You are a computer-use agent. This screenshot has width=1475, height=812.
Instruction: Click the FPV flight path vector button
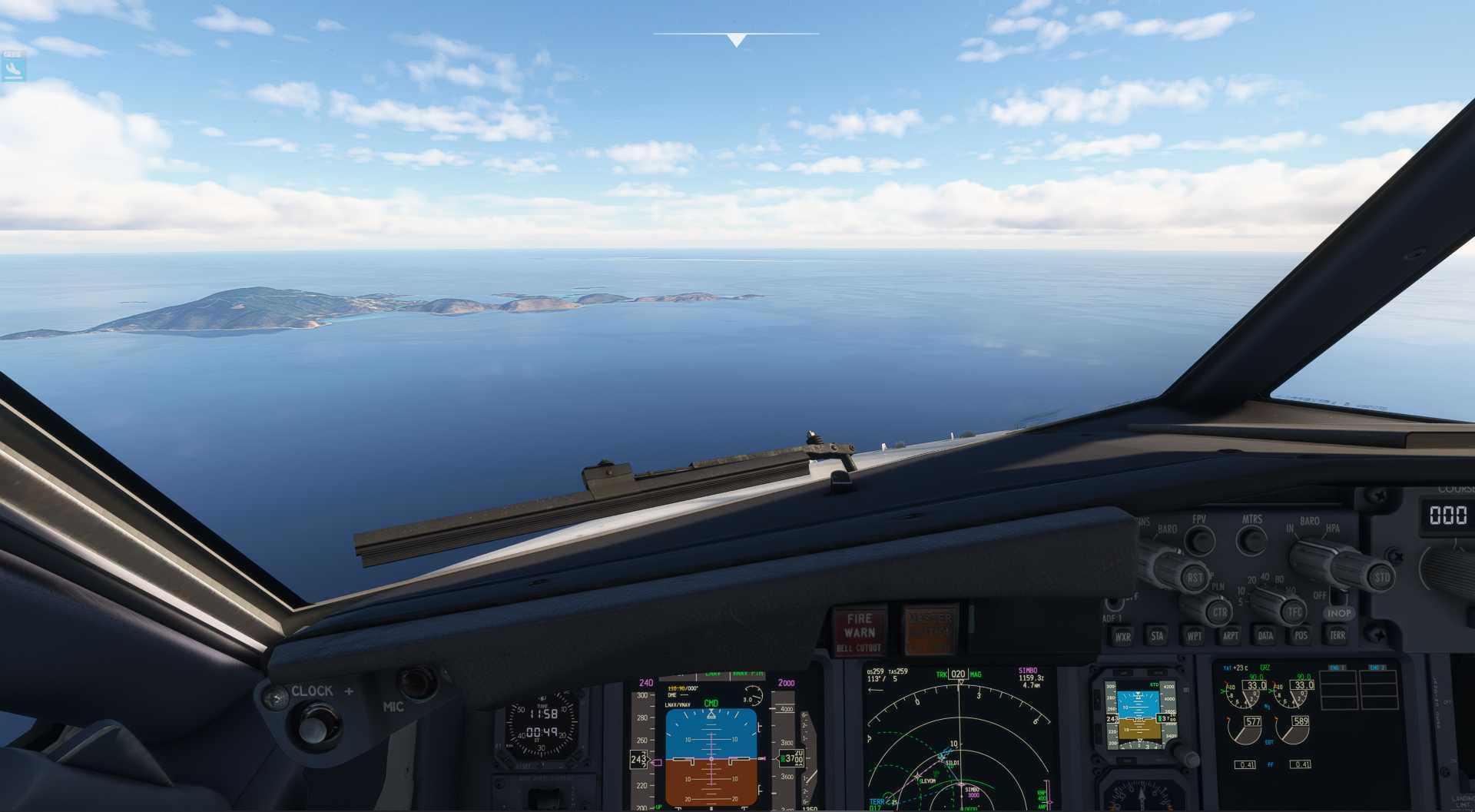point(1199,540)
